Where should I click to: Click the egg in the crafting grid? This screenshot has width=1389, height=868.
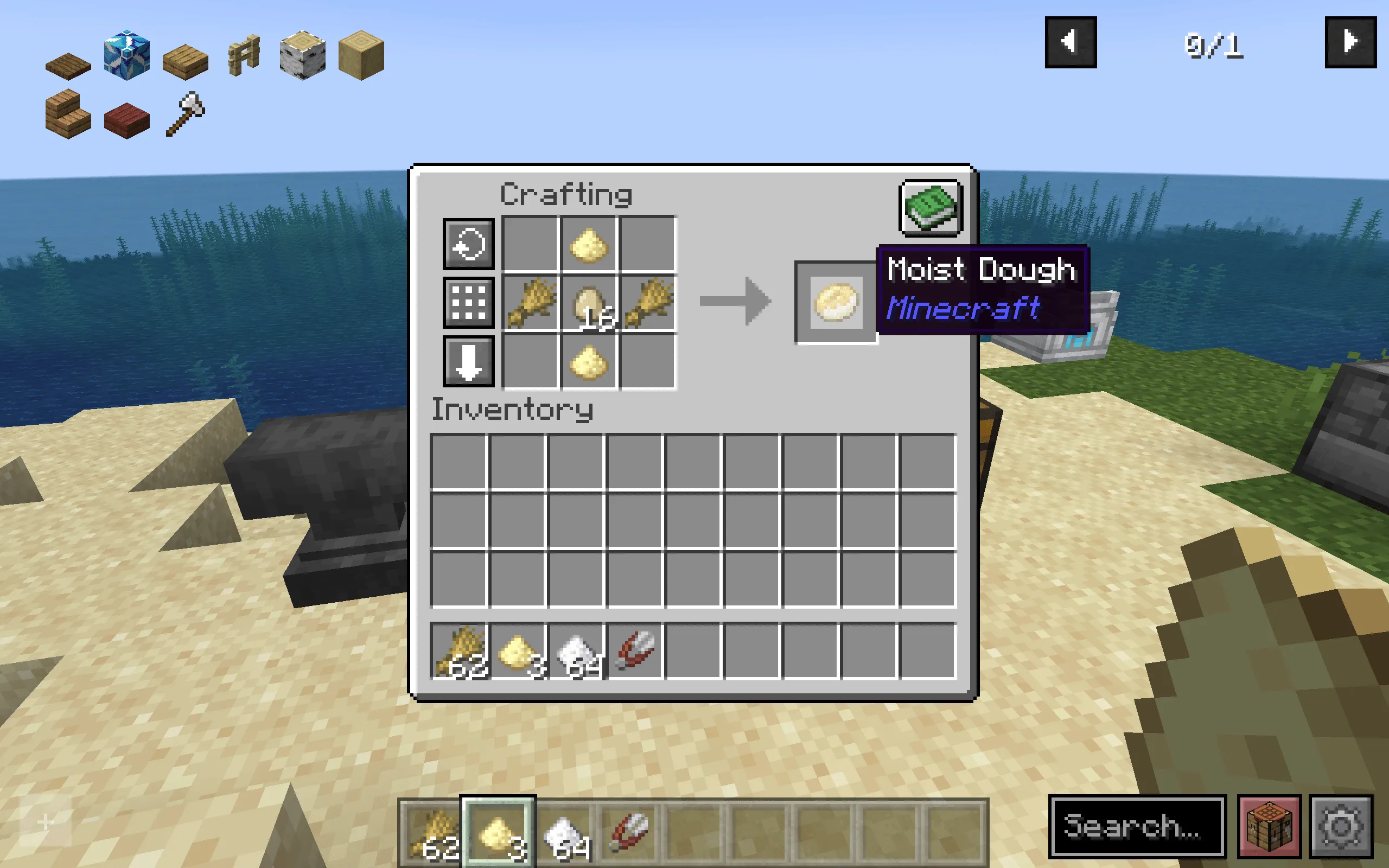point(589,303)
